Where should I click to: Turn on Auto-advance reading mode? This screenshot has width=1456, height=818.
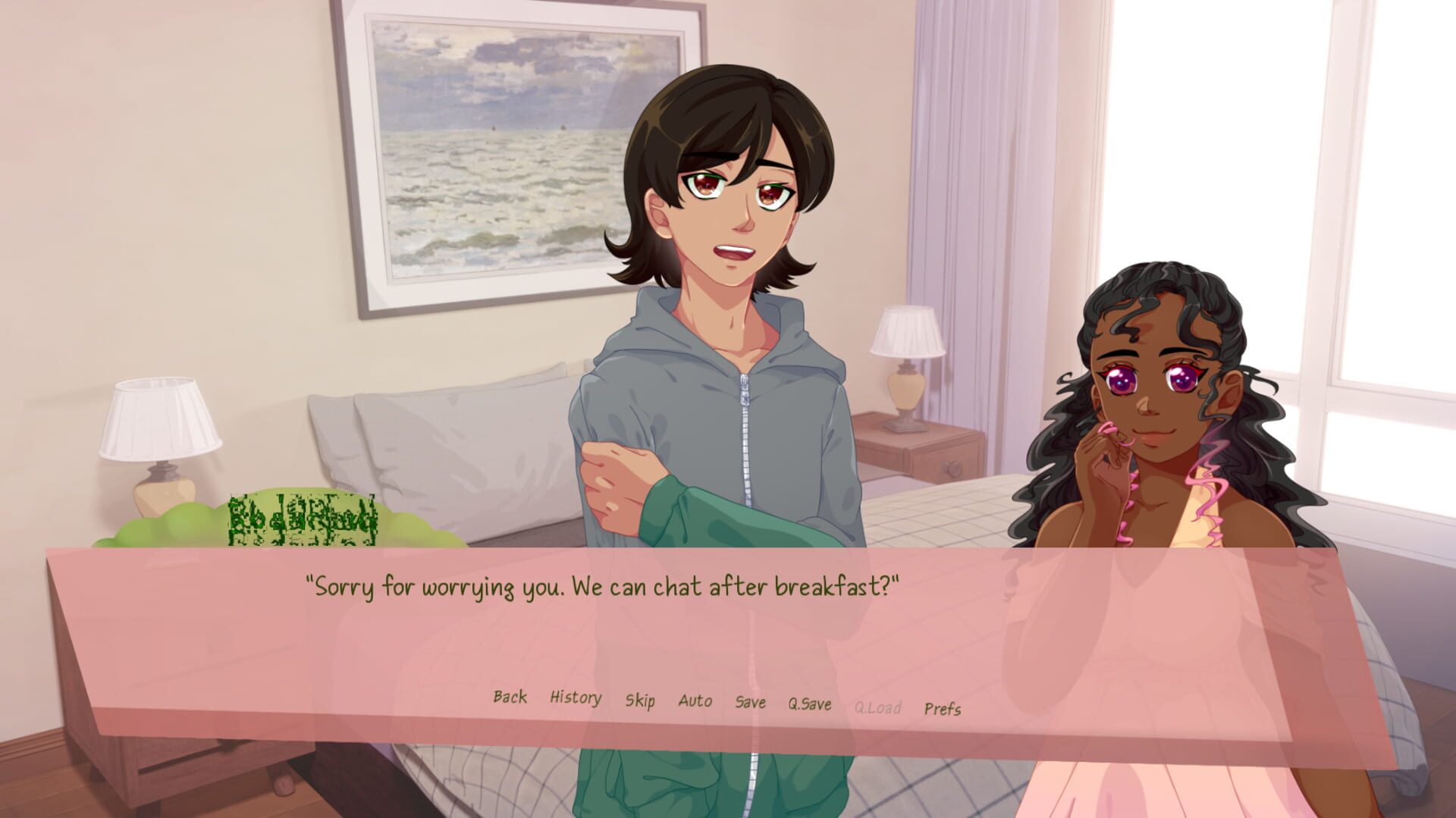click(695, 700)
